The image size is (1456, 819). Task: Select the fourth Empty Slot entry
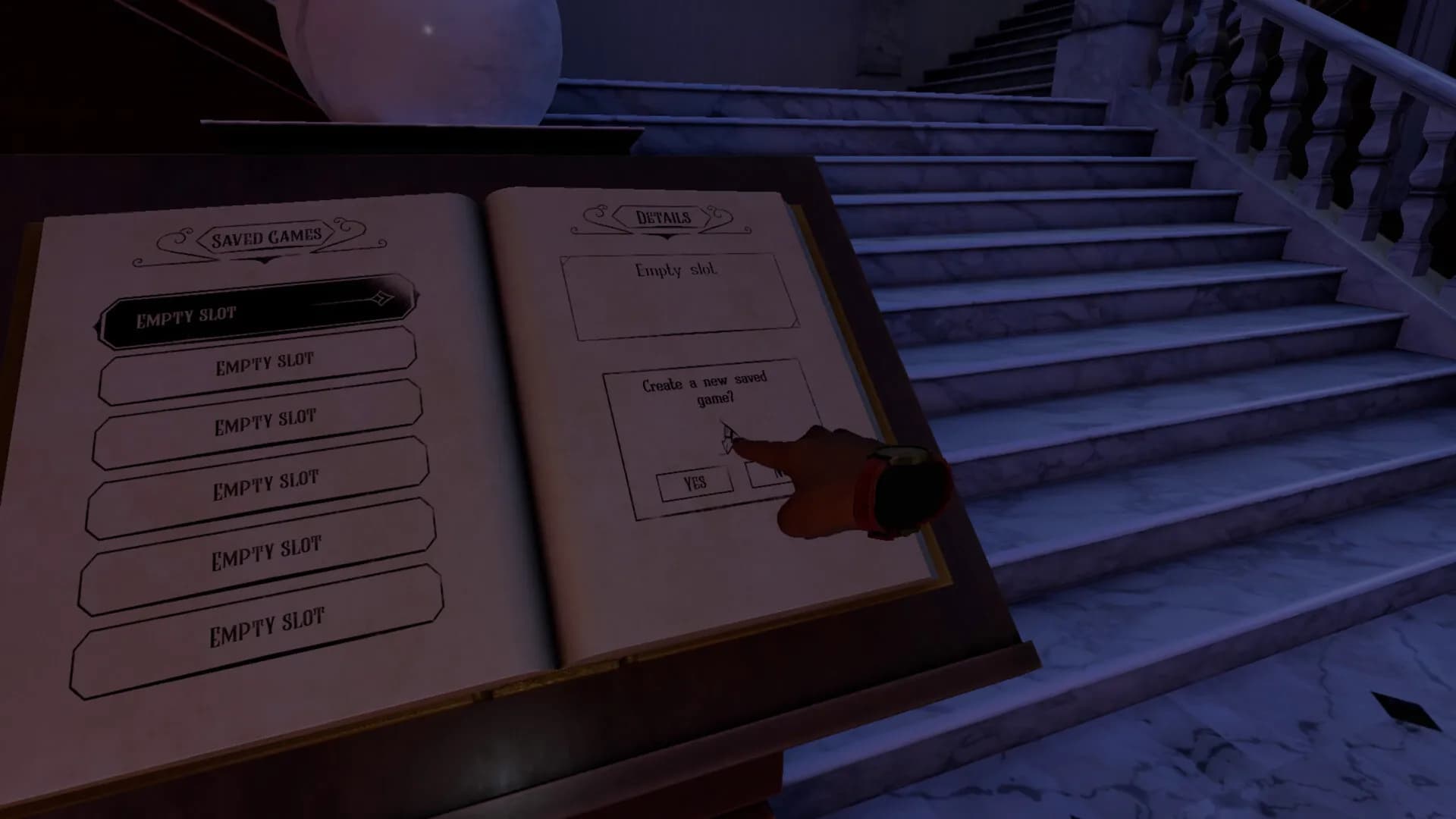[x=266, y=479]
